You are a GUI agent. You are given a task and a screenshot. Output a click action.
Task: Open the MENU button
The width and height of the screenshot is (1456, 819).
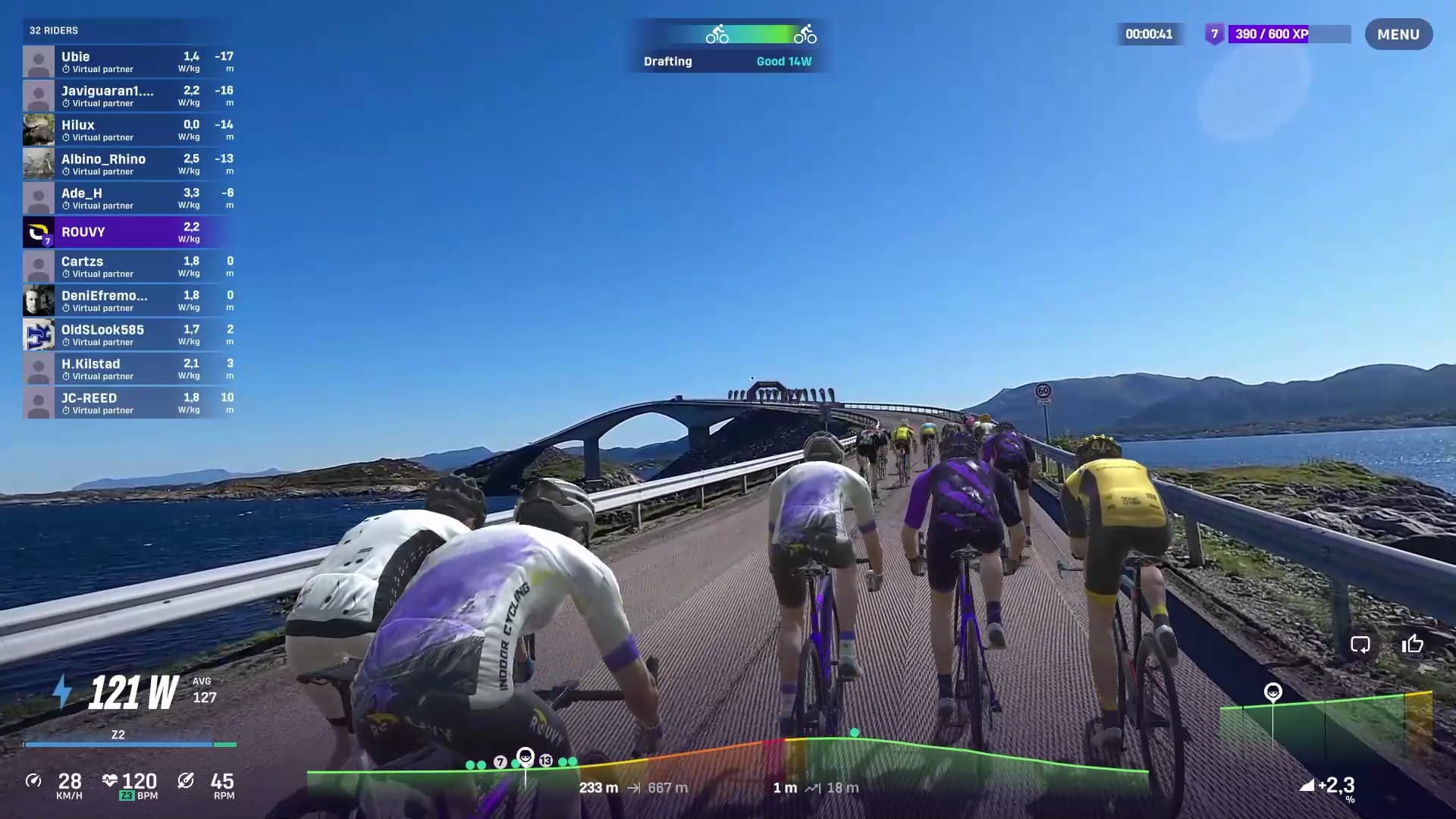click(x=1398, y=34)
